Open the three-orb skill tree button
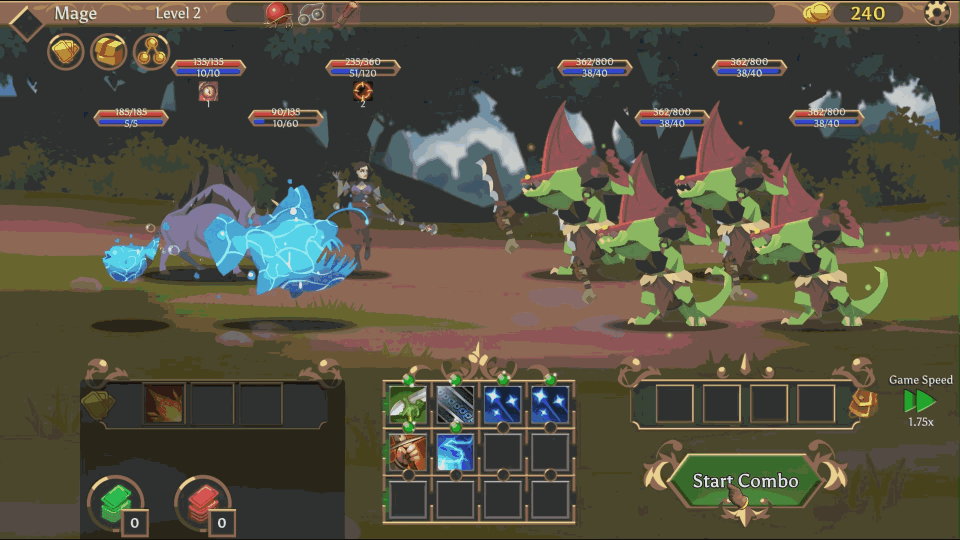The width and height of the screenshot is (960, 540). point(152,51)
